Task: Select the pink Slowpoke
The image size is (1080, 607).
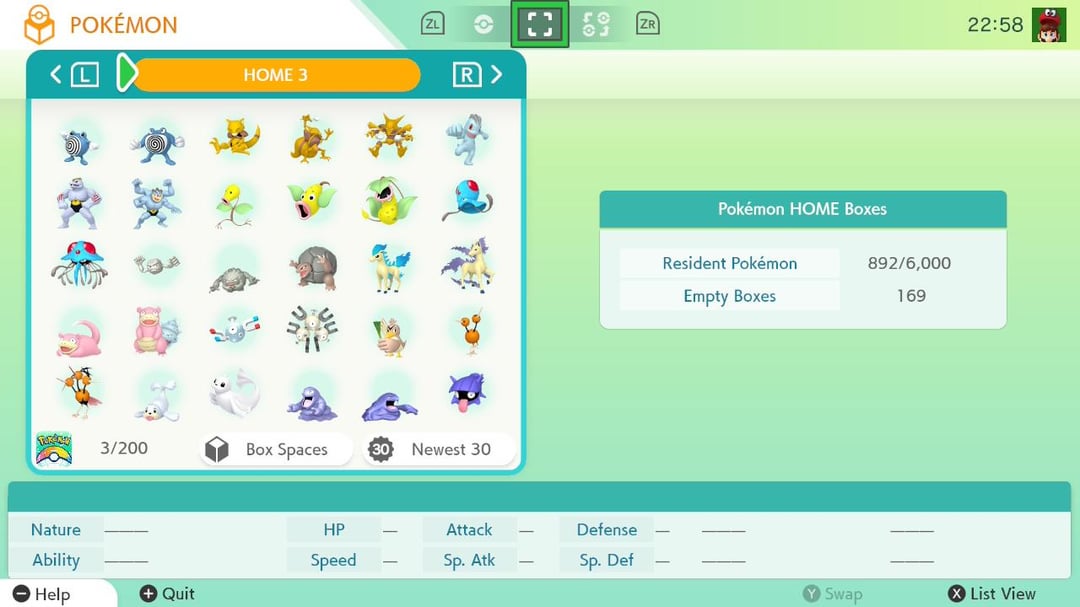Action: click(78, 332)
